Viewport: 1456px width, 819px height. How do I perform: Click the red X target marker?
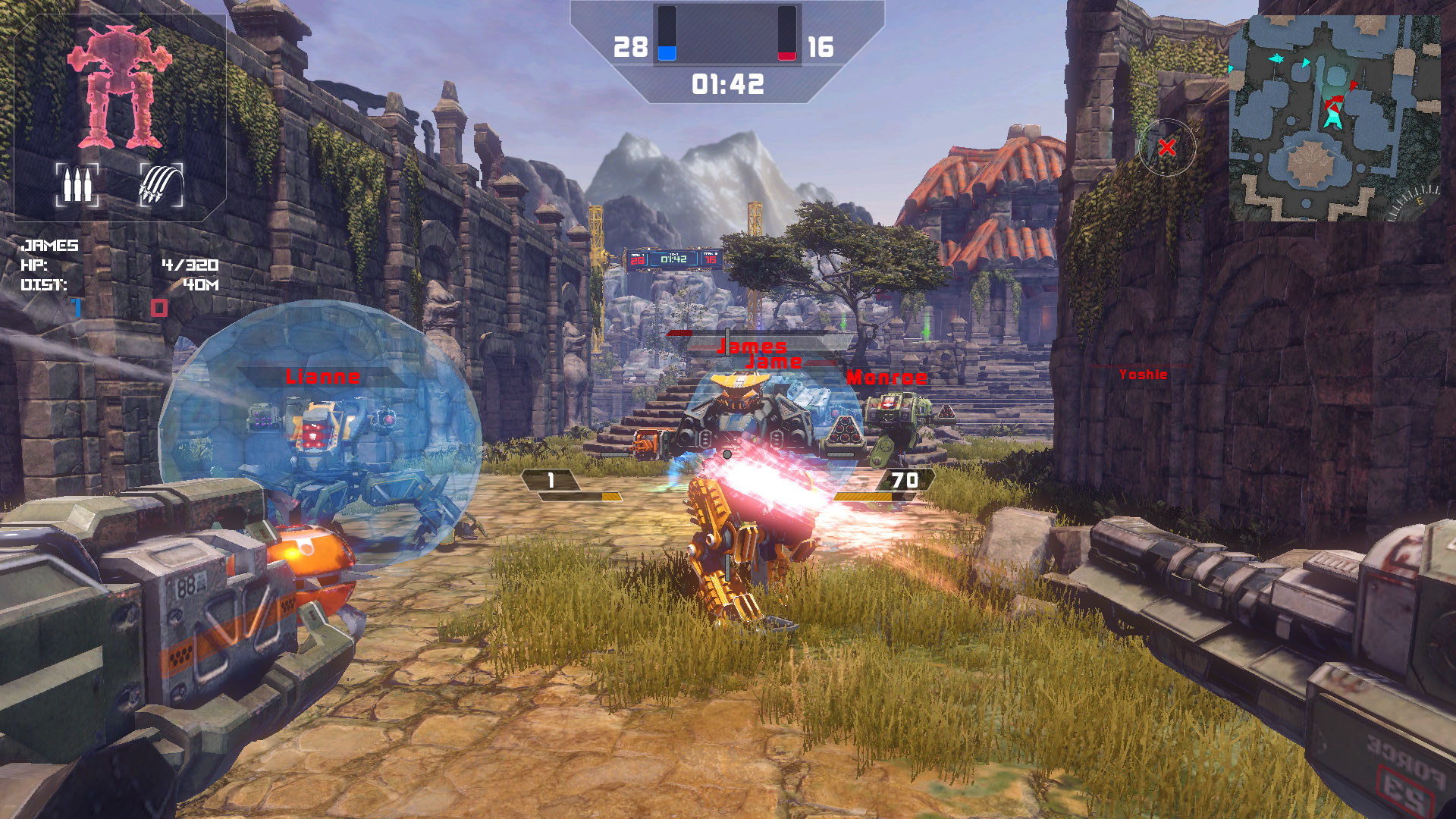click(1167, 147)
